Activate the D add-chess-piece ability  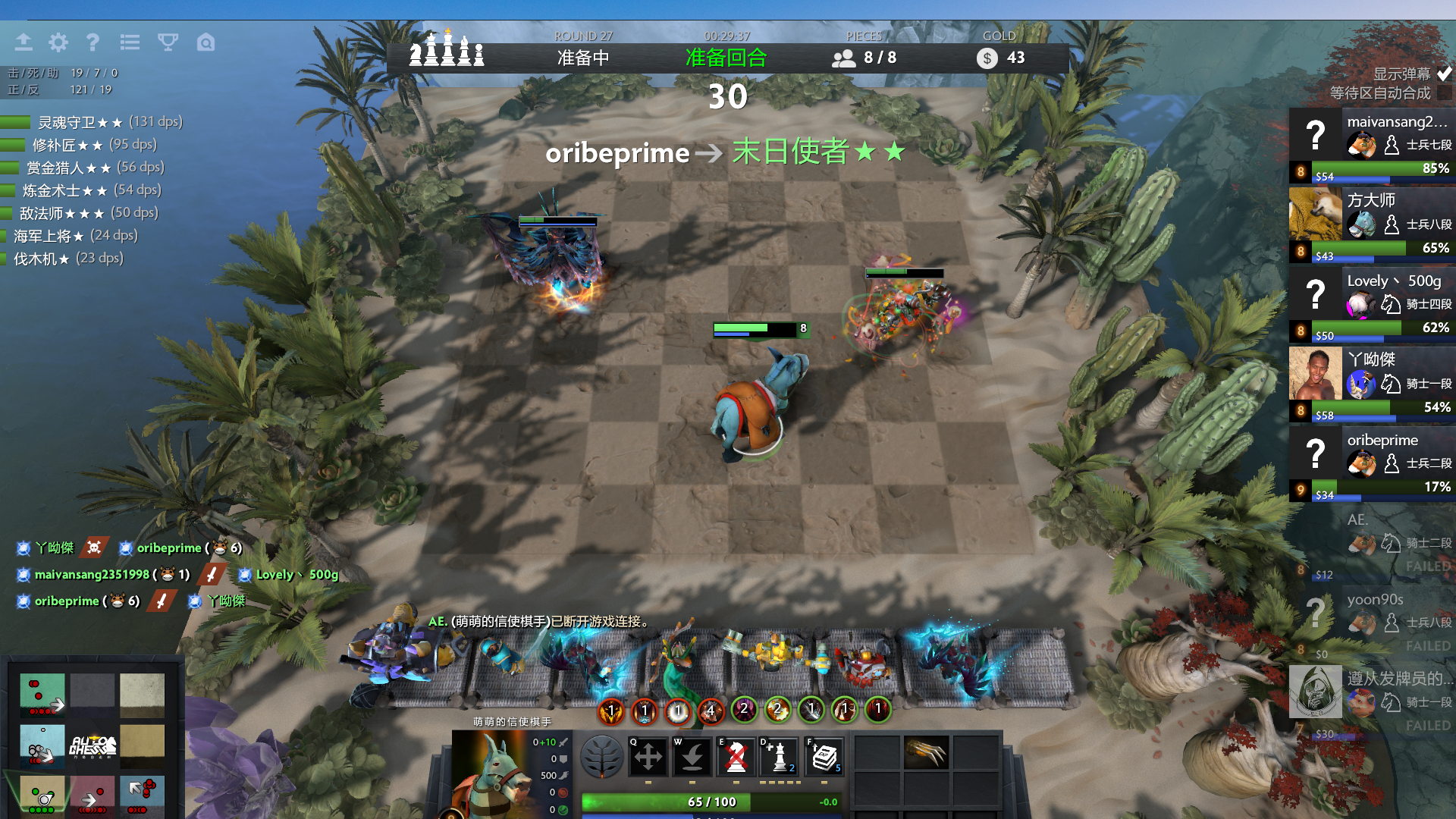[779, 756]
